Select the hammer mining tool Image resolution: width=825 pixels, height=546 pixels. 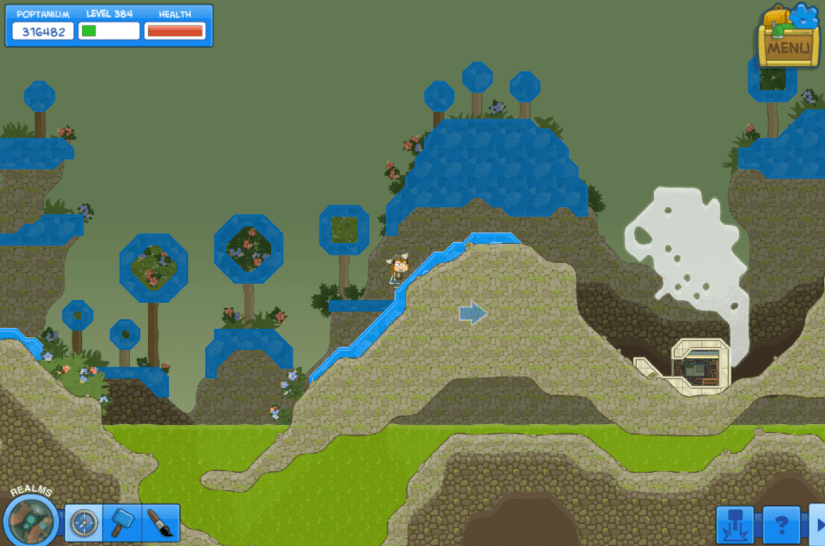click(x=122, y=522)
